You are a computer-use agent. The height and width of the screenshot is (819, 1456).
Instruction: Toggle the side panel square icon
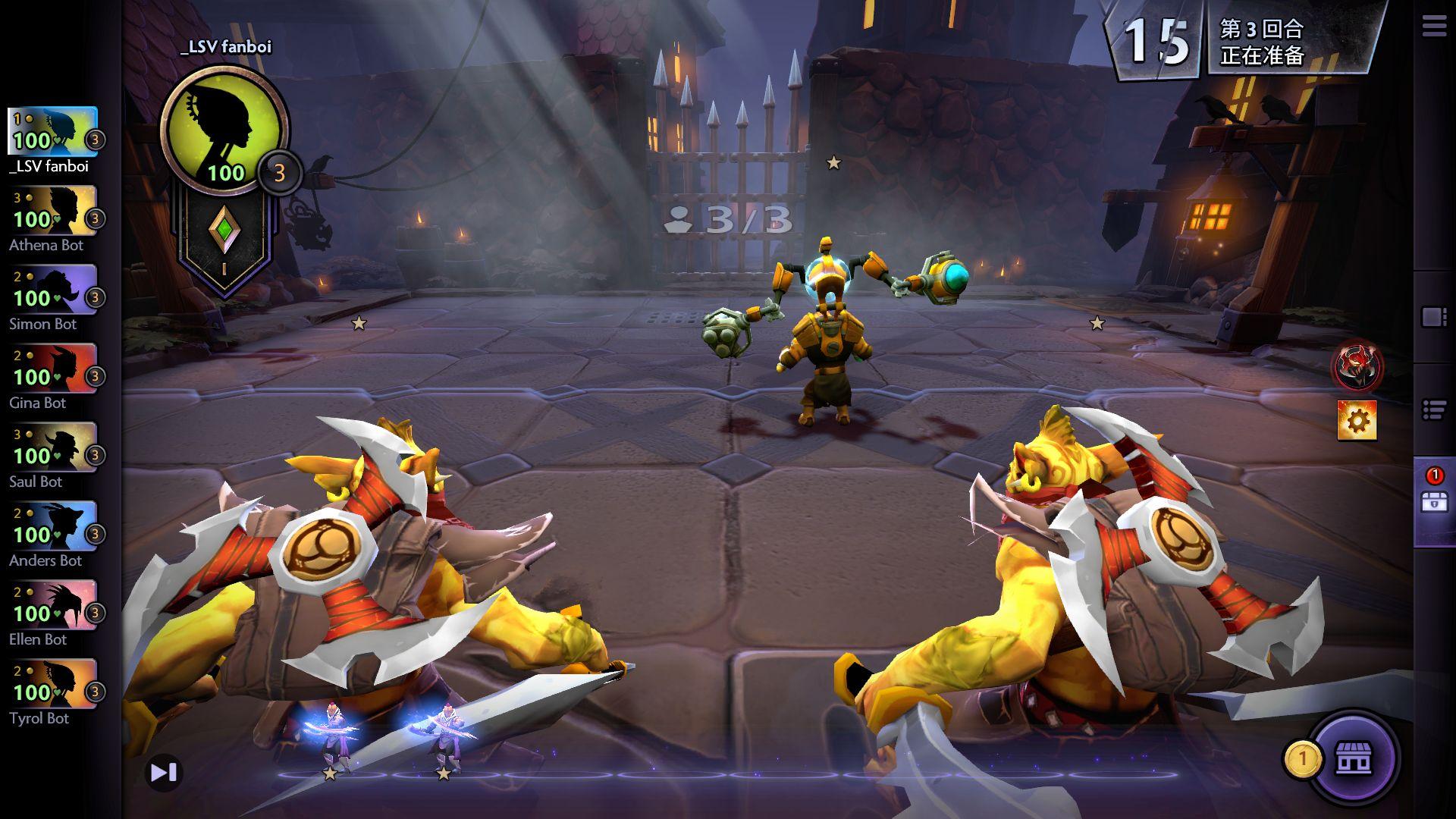(x=1433, y=317)
